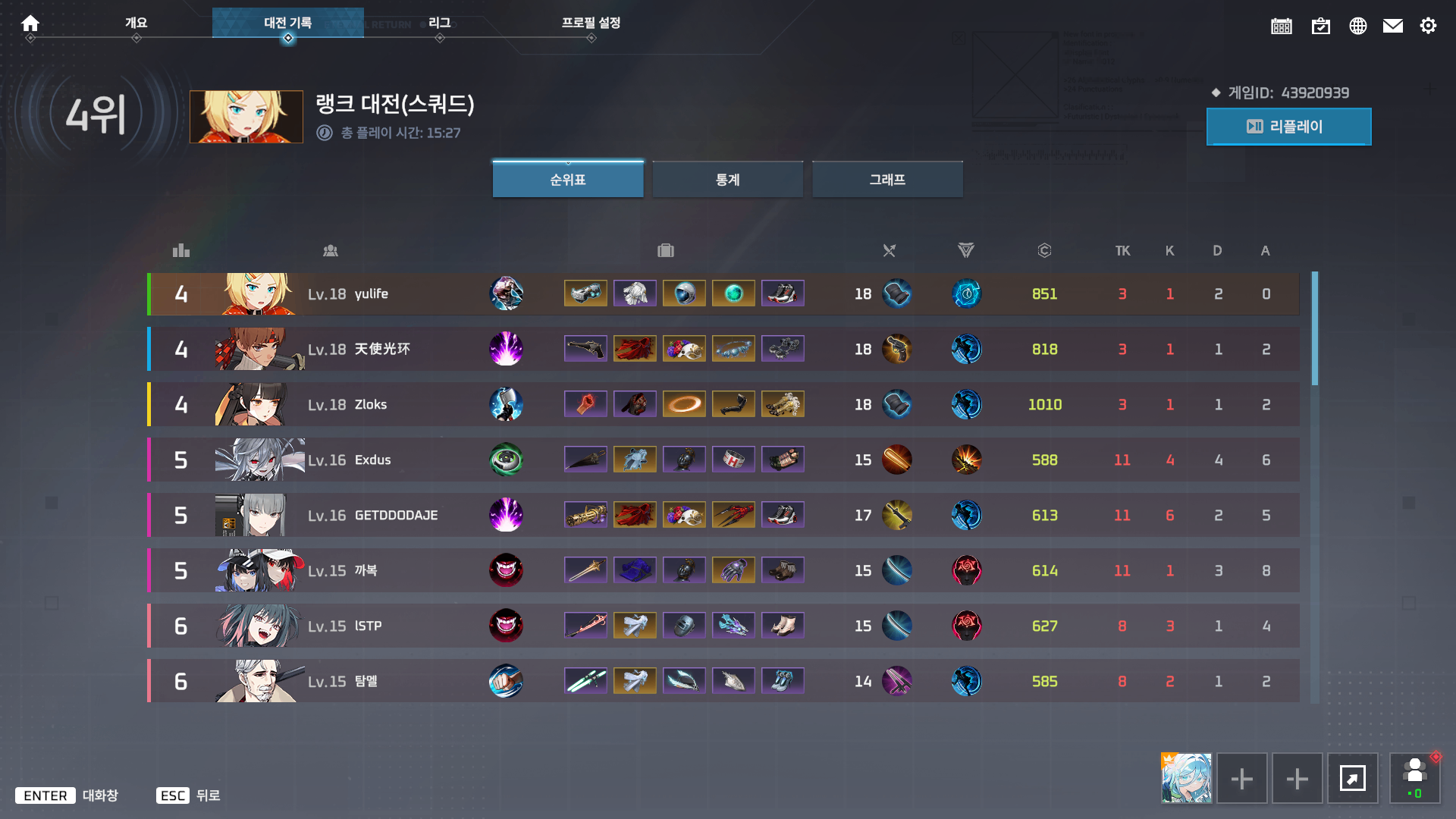Viewport: 1456px width, 819px height.
Task: Select the Home icon top left
Action: pyautogui.click(x=30, y=23)
